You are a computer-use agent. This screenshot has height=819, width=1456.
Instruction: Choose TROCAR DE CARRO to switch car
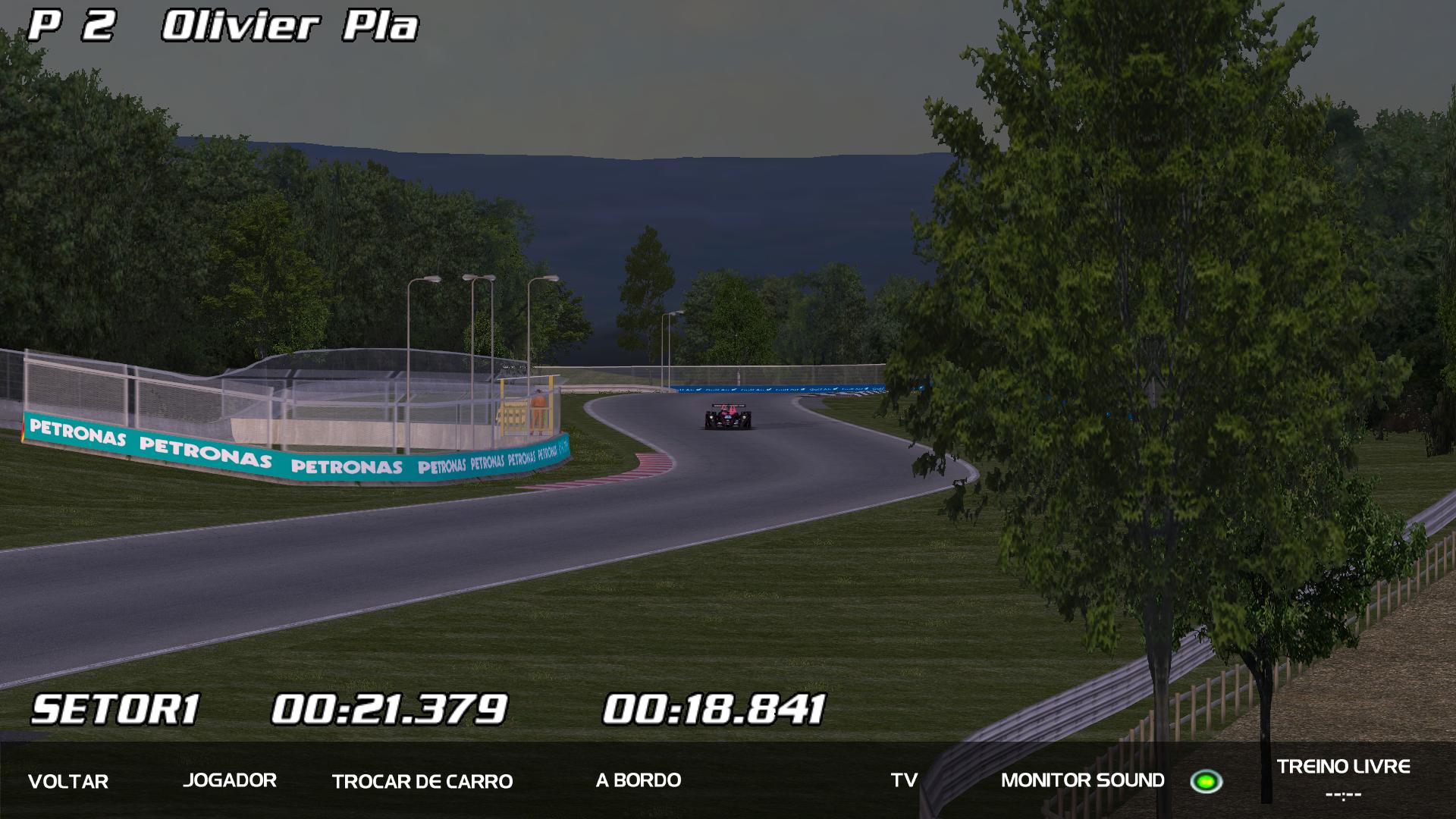click(x=422, y=781)
